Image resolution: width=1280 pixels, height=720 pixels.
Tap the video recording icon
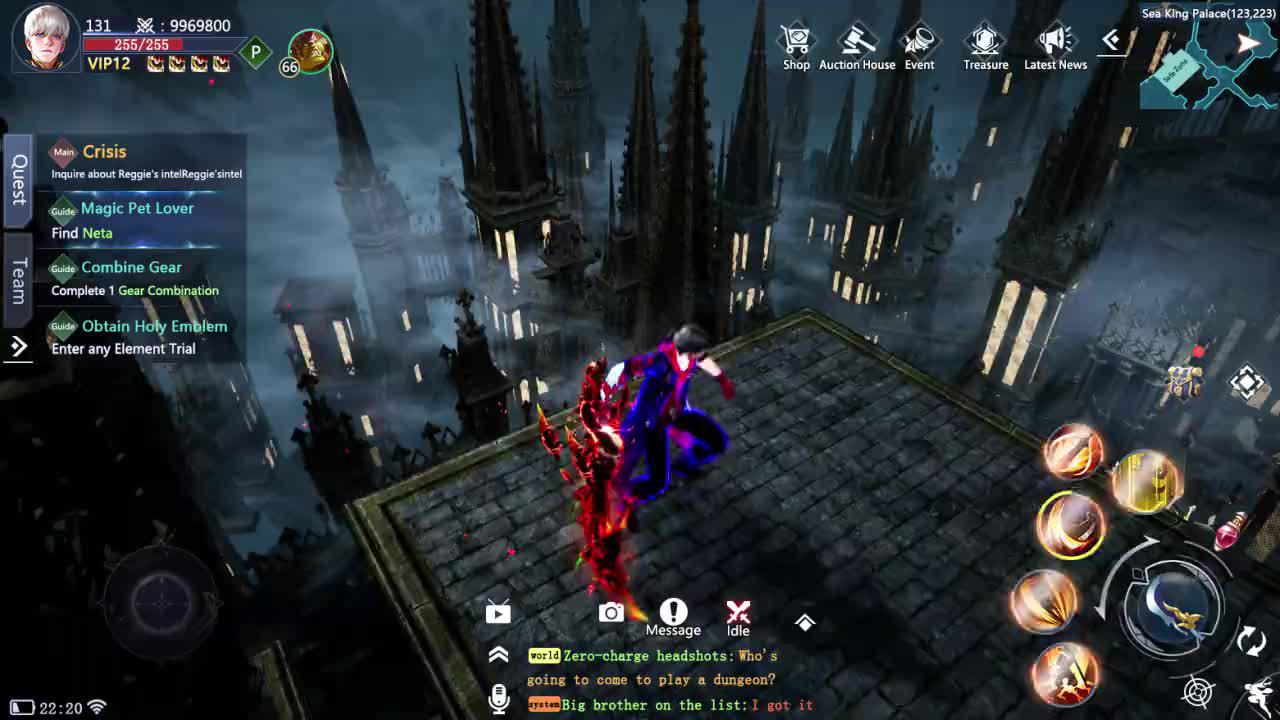pyautogui.click(x=498, y=612)
